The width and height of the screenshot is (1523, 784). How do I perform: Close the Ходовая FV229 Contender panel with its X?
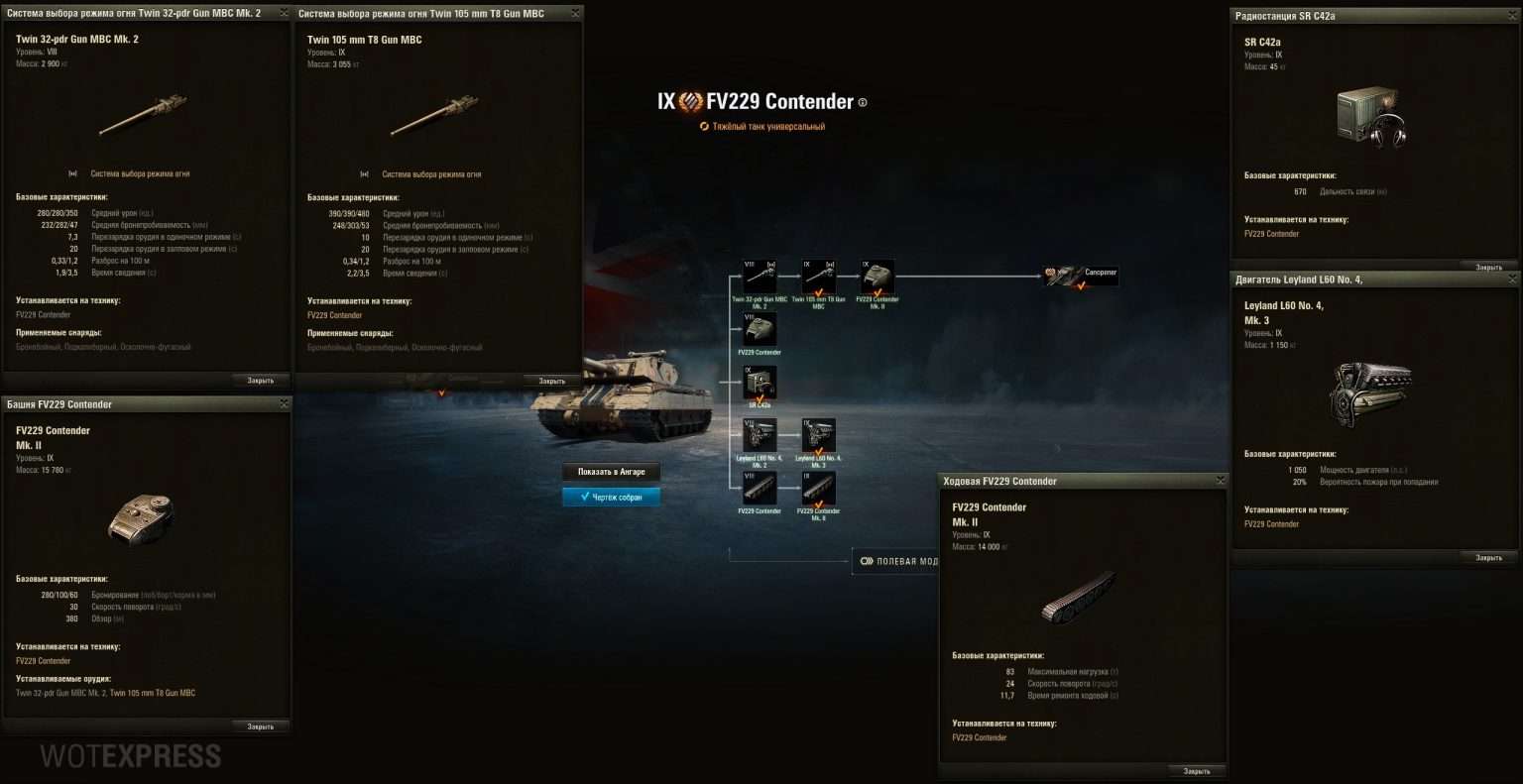tap(1219, 480)
